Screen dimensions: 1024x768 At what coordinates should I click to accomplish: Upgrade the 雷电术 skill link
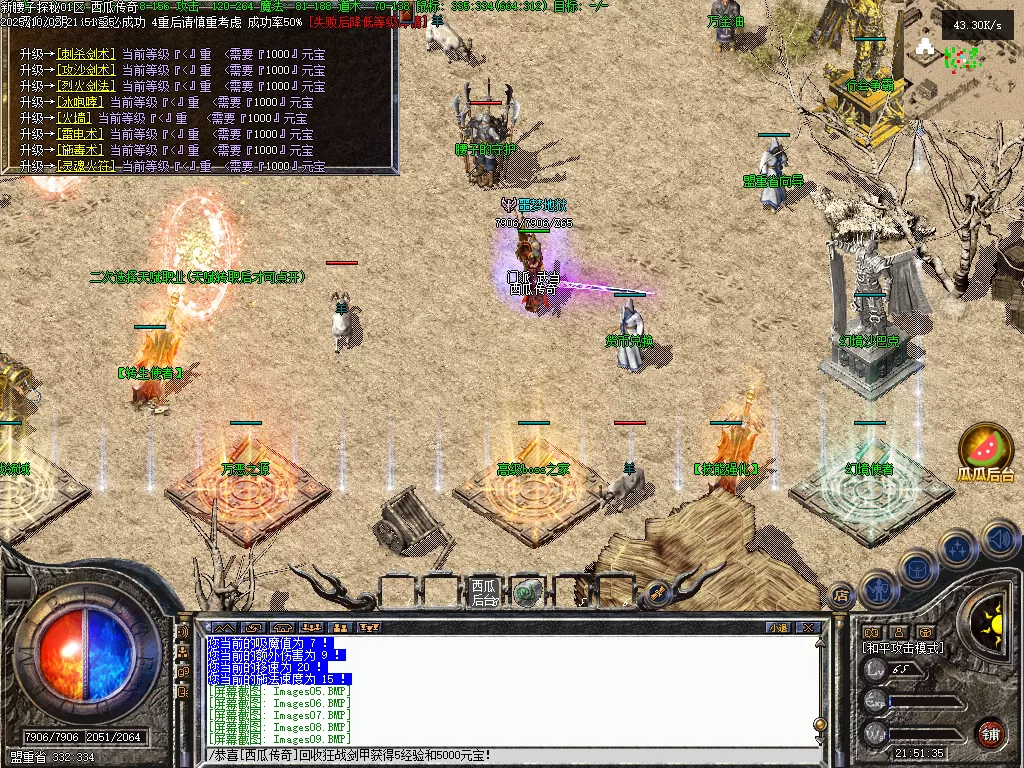pos(80,134)
